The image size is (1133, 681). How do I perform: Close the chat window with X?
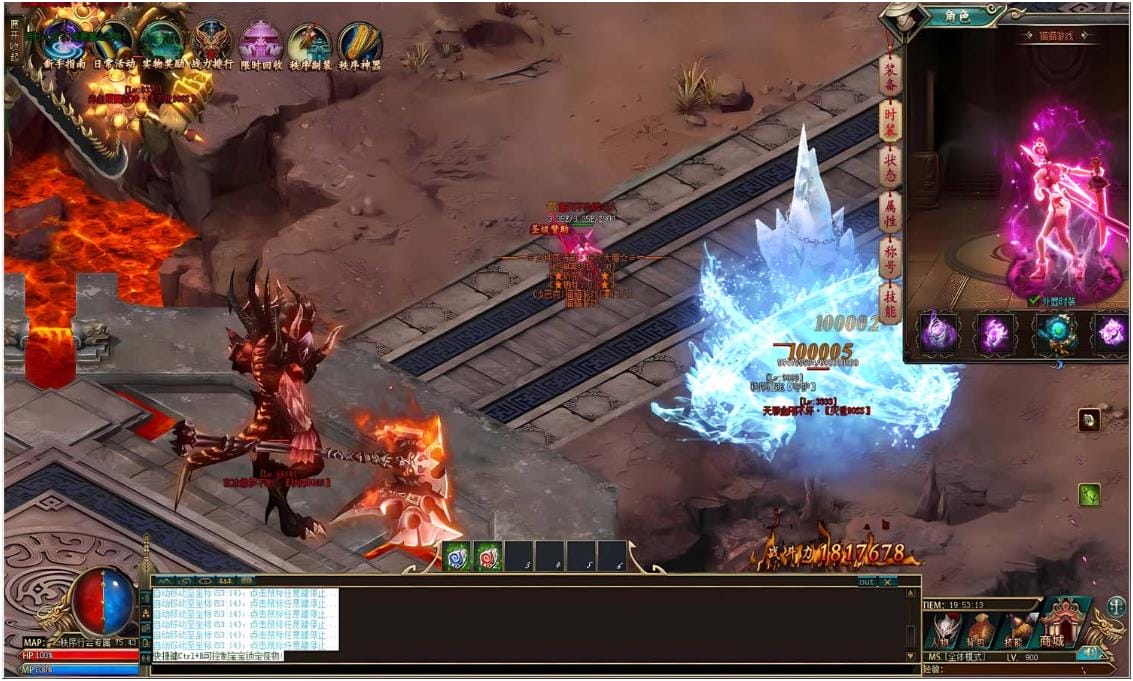pyautogui.click(x=887, y=581)
